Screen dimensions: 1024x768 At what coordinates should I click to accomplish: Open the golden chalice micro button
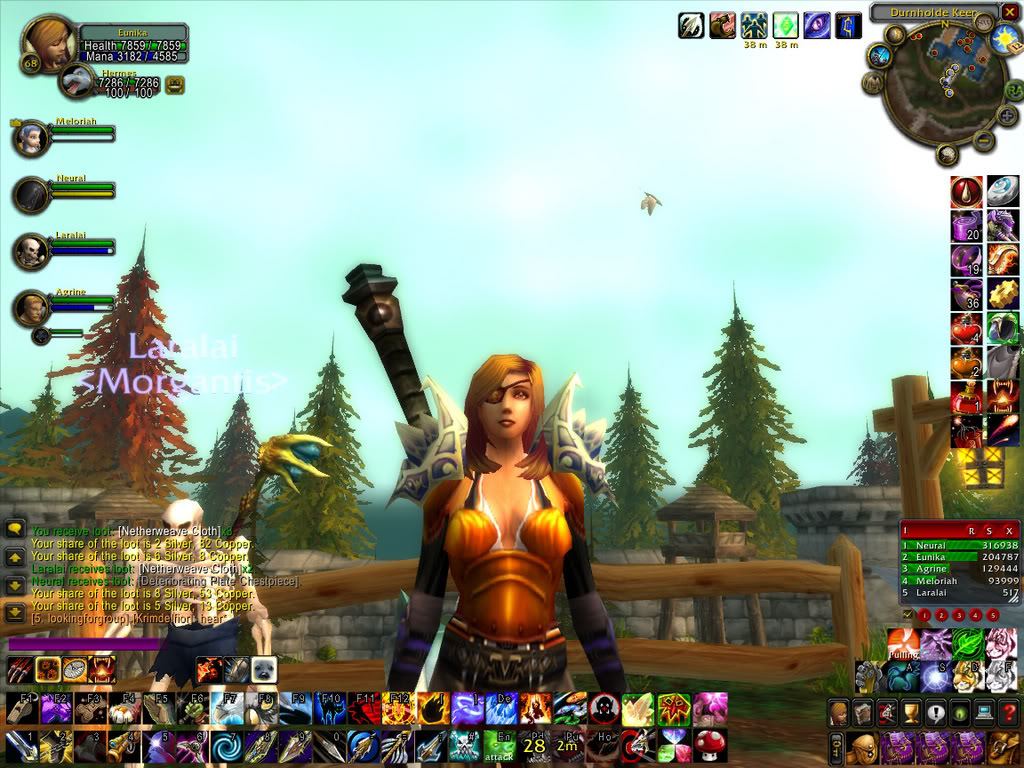coord(911,713)
